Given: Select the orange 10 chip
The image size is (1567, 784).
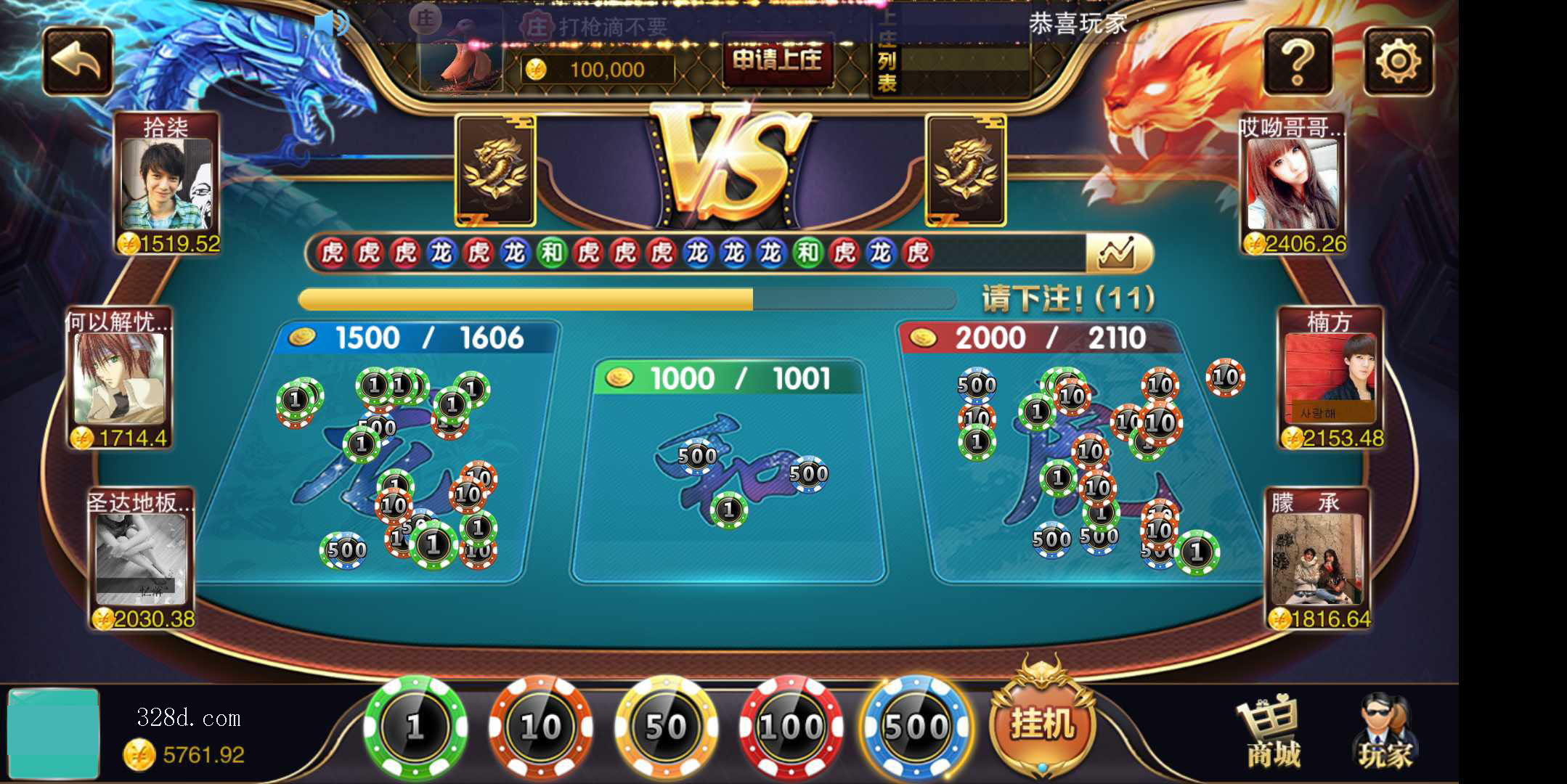Looking at the screenshot, I should pyautogui.click(x=540, y=727).
